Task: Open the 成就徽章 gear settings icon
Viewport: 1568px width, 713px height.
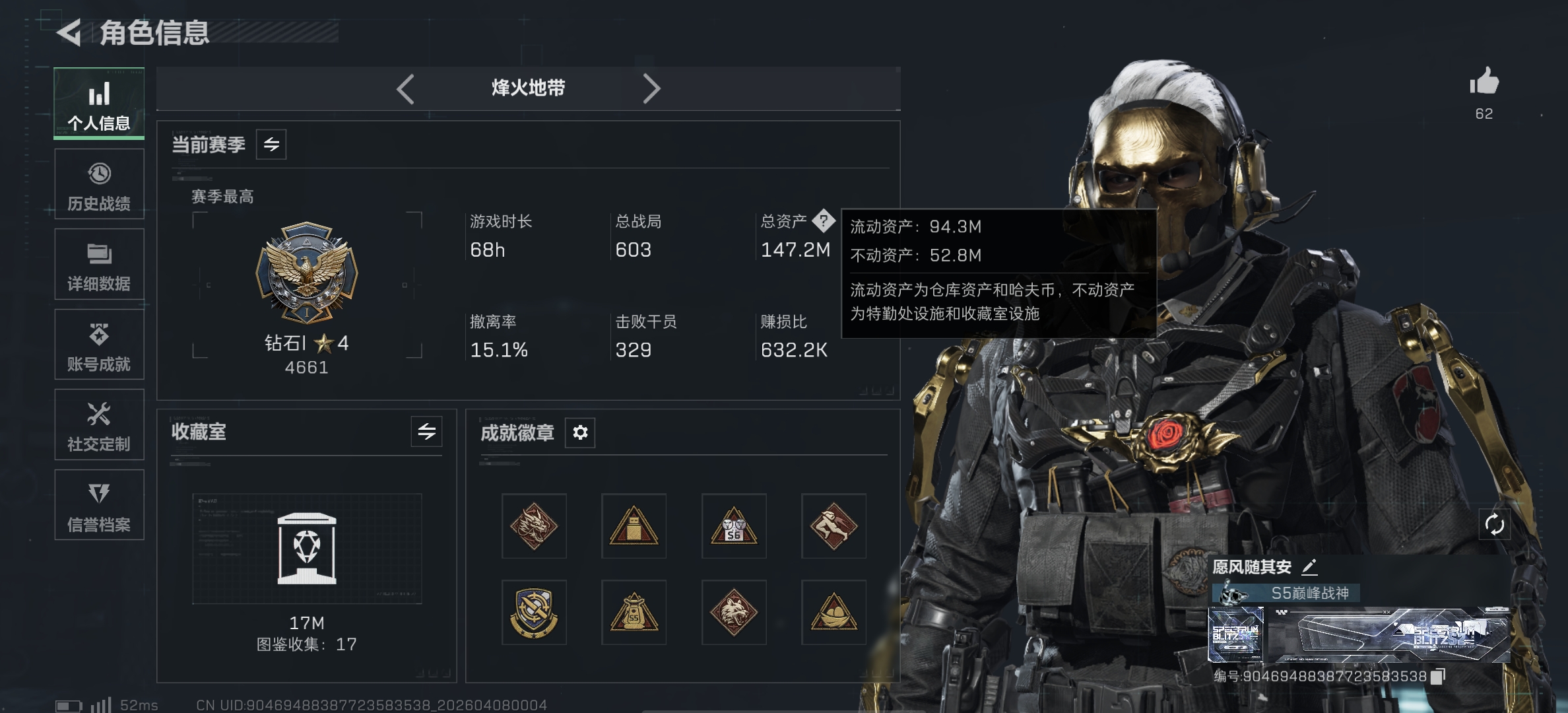Action: tap(579, 432)
